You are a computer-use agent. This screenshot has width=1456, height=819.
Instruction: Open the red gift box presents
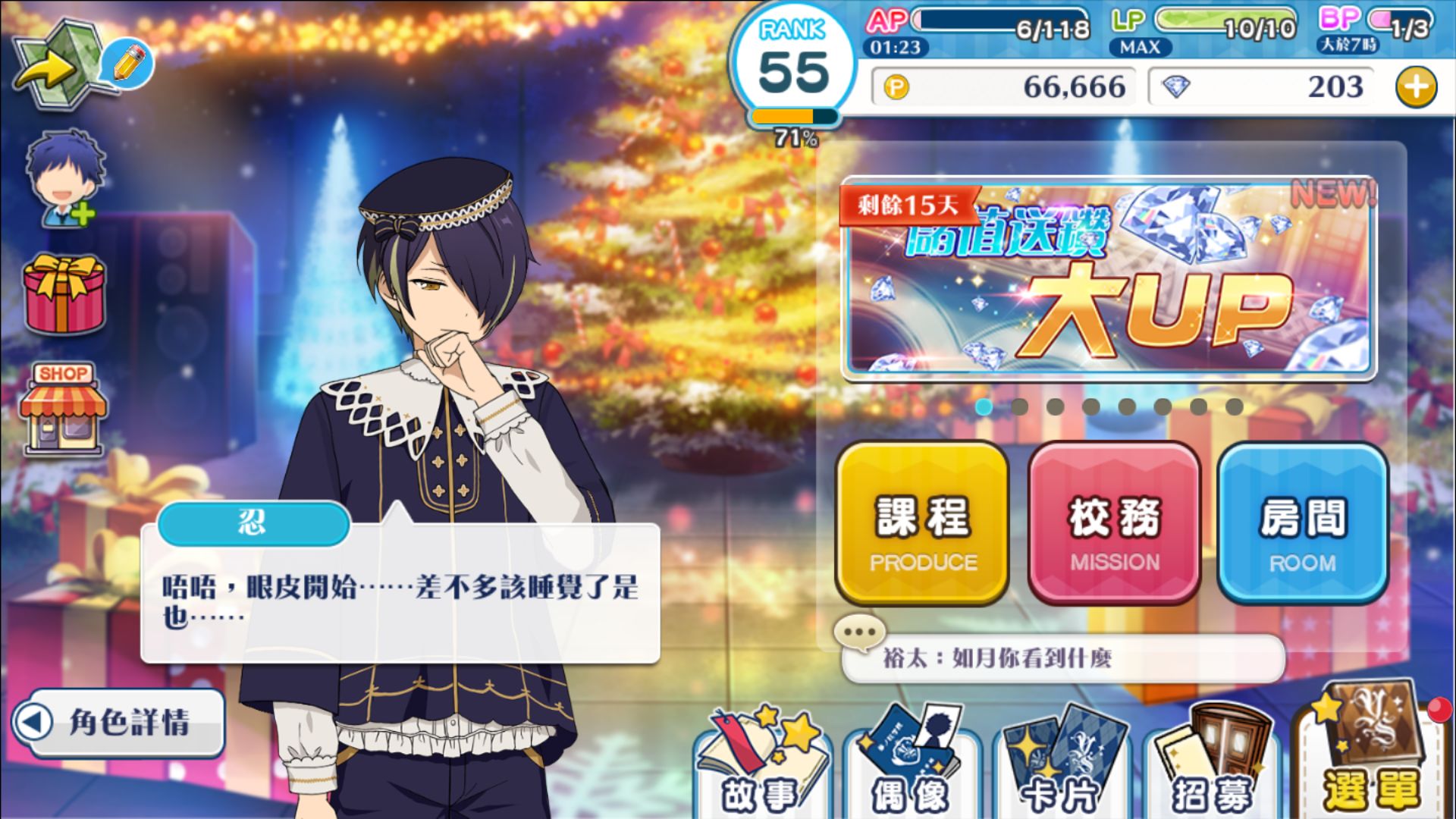point(64,296)
